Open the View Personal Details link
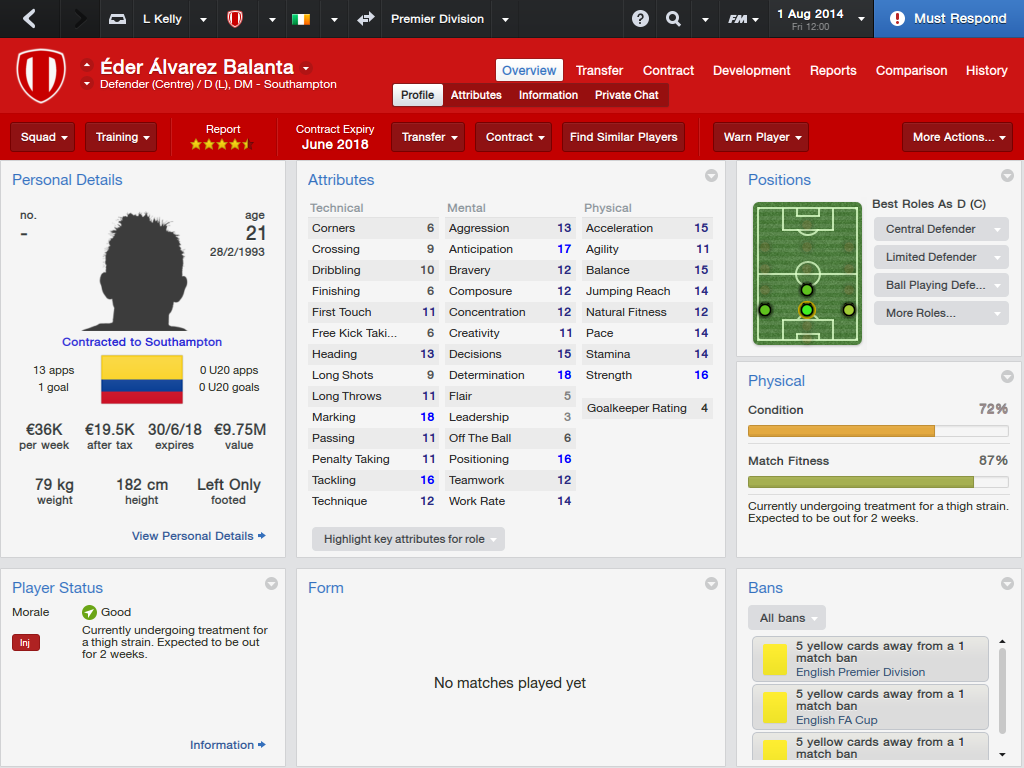Image resolution: width=1024 pixels, height=768 pixels. (x=198, y=536)
